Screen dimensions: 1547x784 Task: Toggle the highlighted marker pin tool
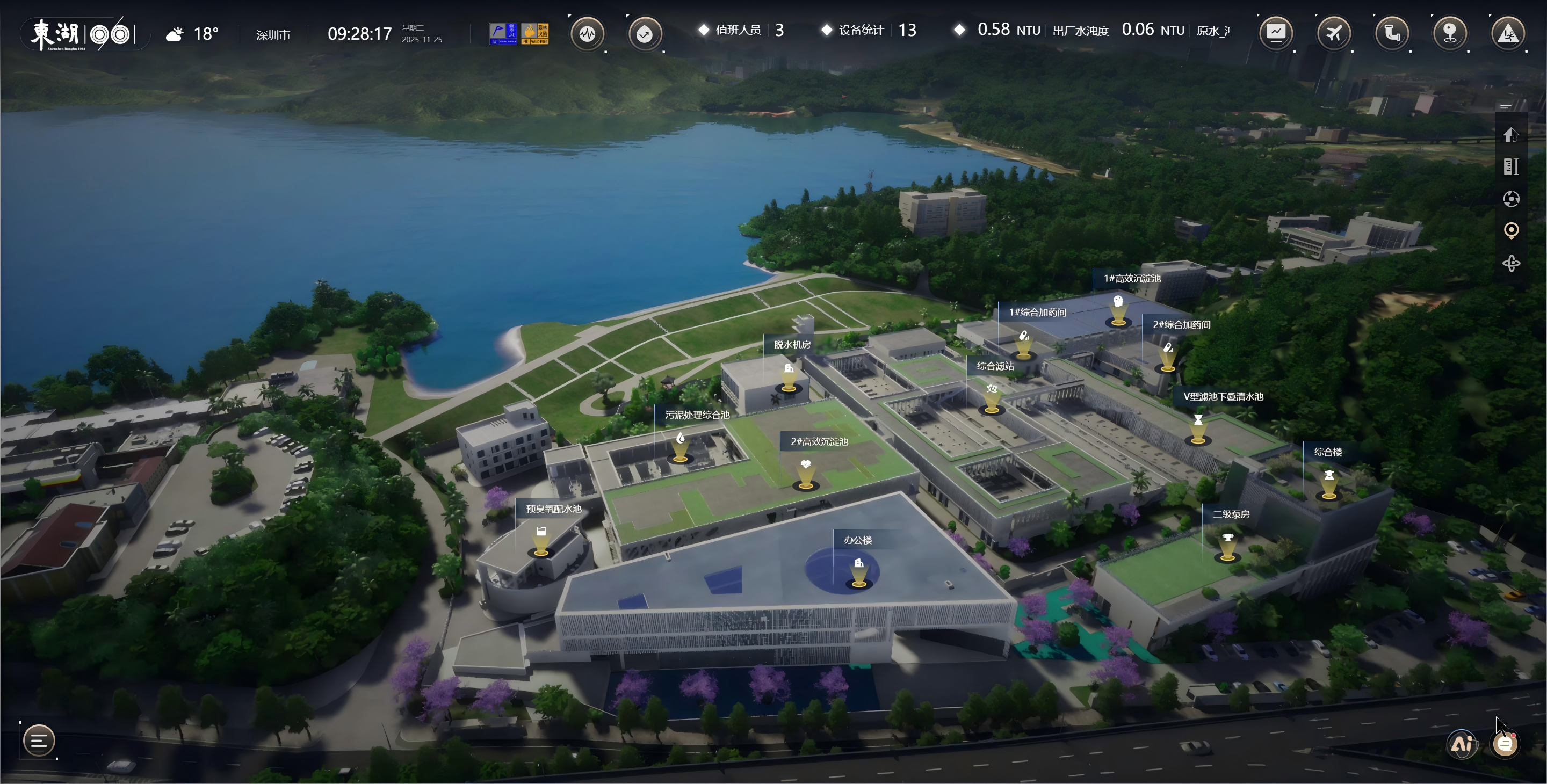(x=1511, y=230)
